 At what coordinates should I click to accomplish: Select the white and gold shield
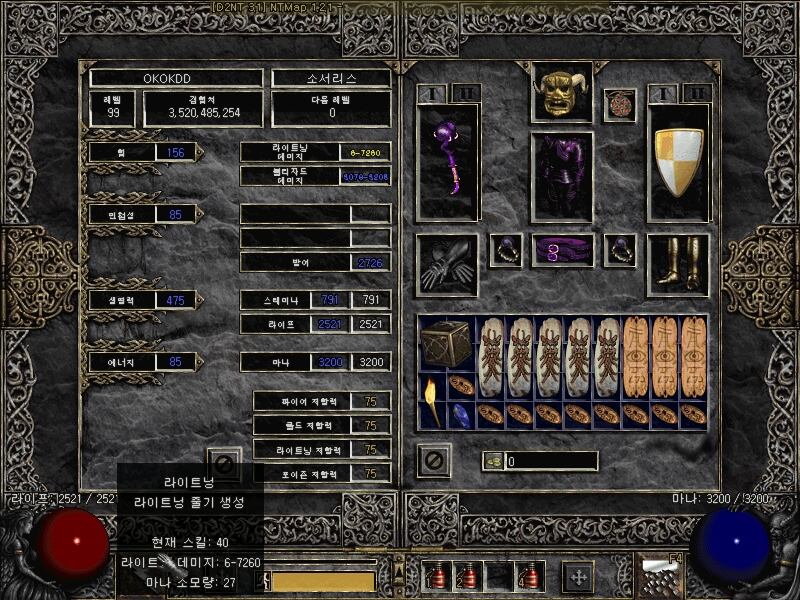678,162
